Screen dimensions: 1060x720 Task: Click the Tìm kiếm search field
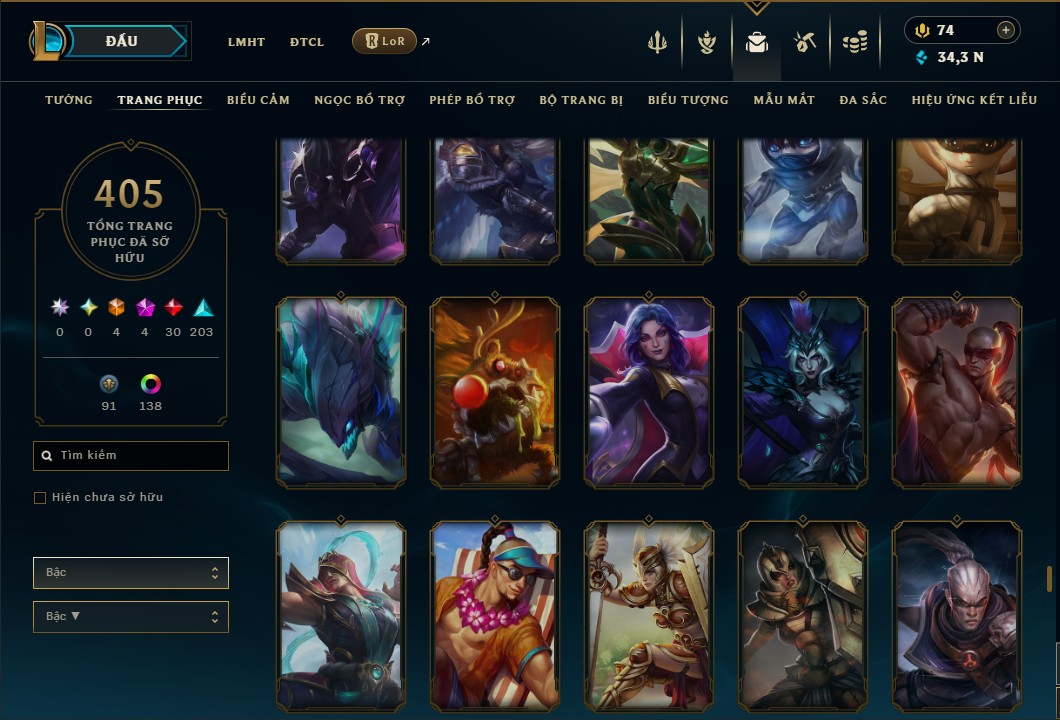[x=131, y=456]
